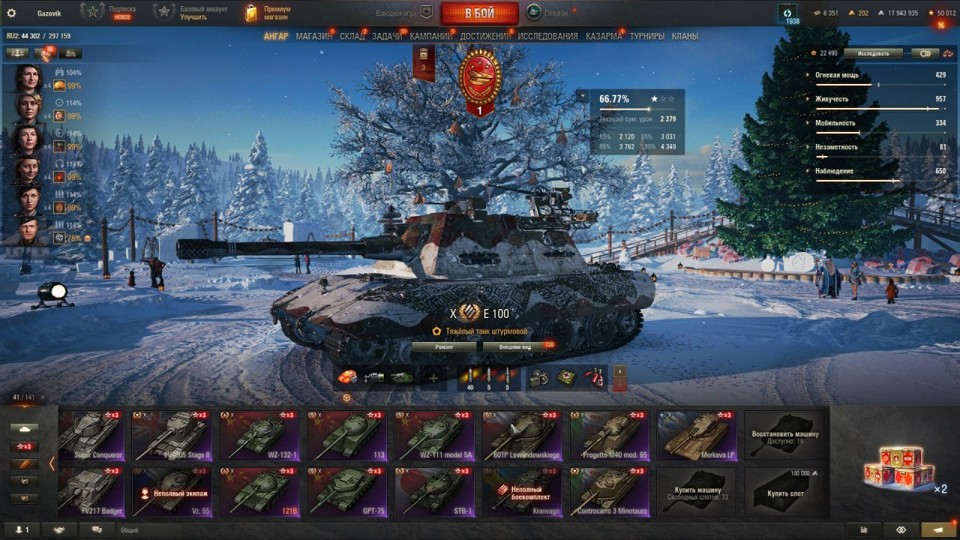This screenshot has width=960, height=540.
Task: Click the Купить слот tile
Action: tap(785, 489)
